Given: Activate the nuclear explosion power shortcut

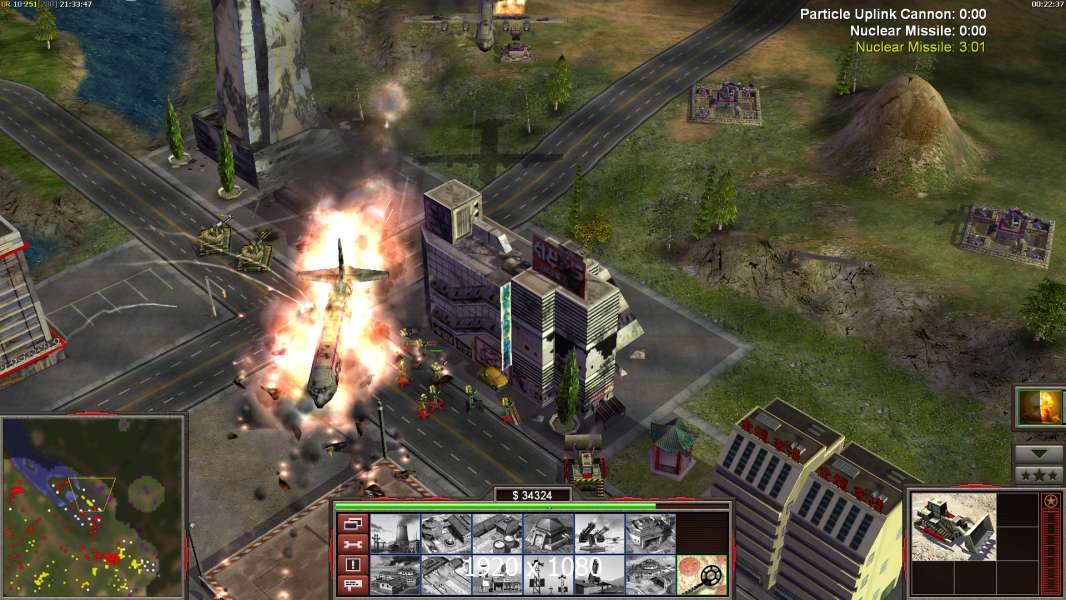Looking at the screenshot, I should [x=1039, y=408].
